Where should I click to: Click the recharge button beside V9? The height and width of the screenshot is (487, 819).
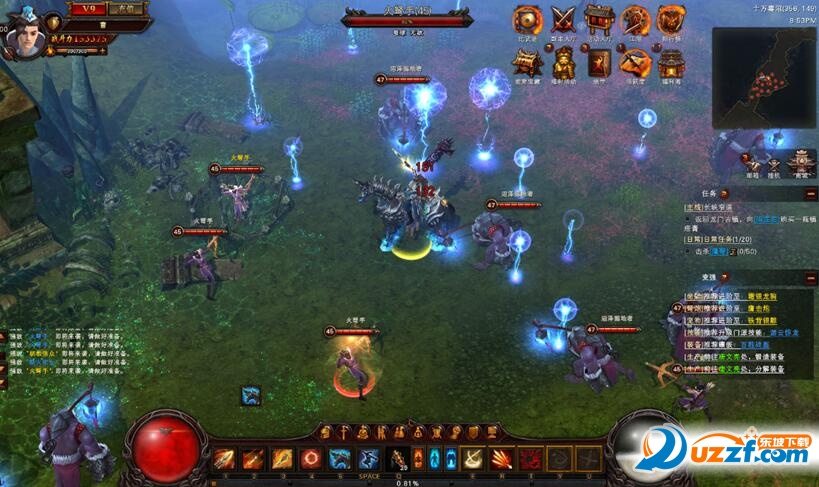pyautogui.click(x=125, y=9)
